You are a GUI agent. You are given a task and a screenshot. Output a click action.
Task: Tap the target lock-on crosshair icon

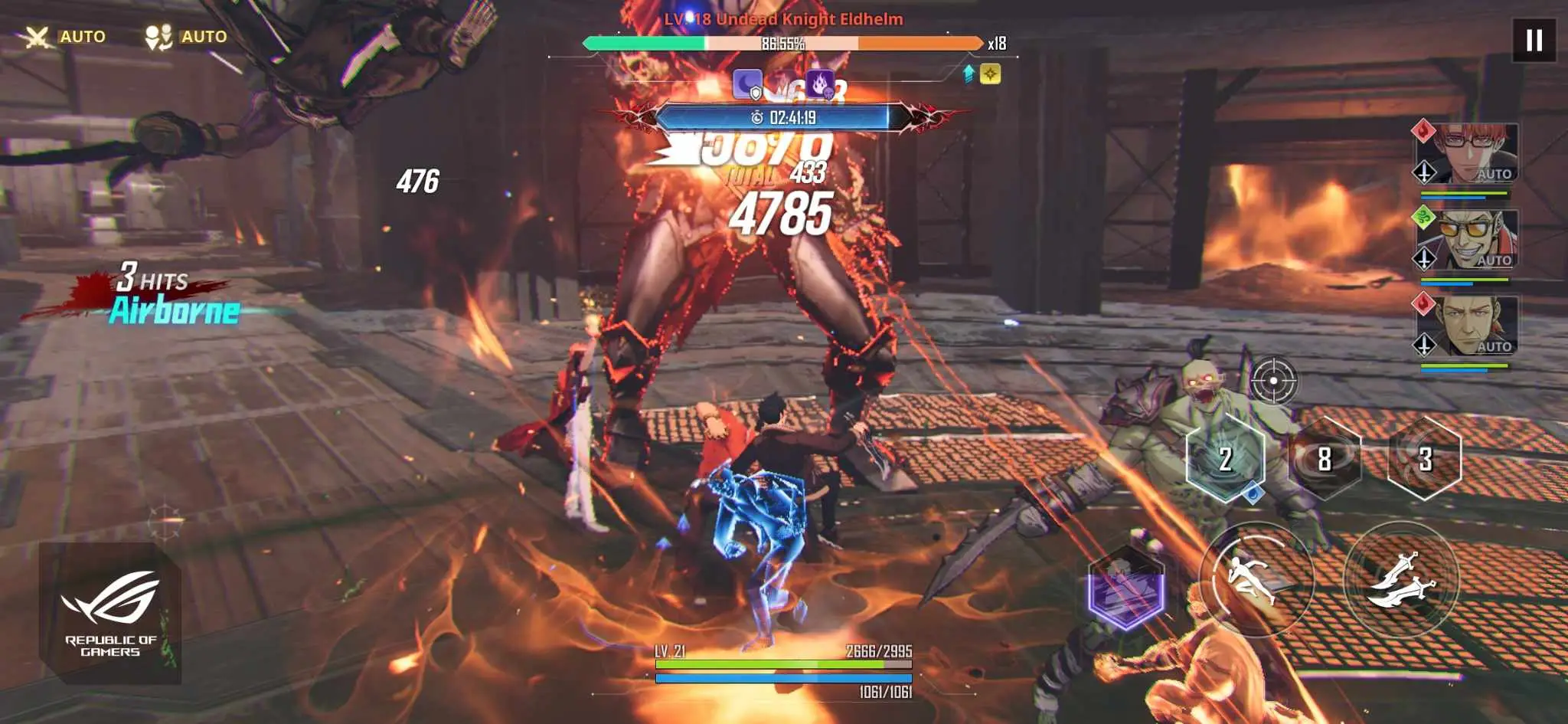point(1273,380)
